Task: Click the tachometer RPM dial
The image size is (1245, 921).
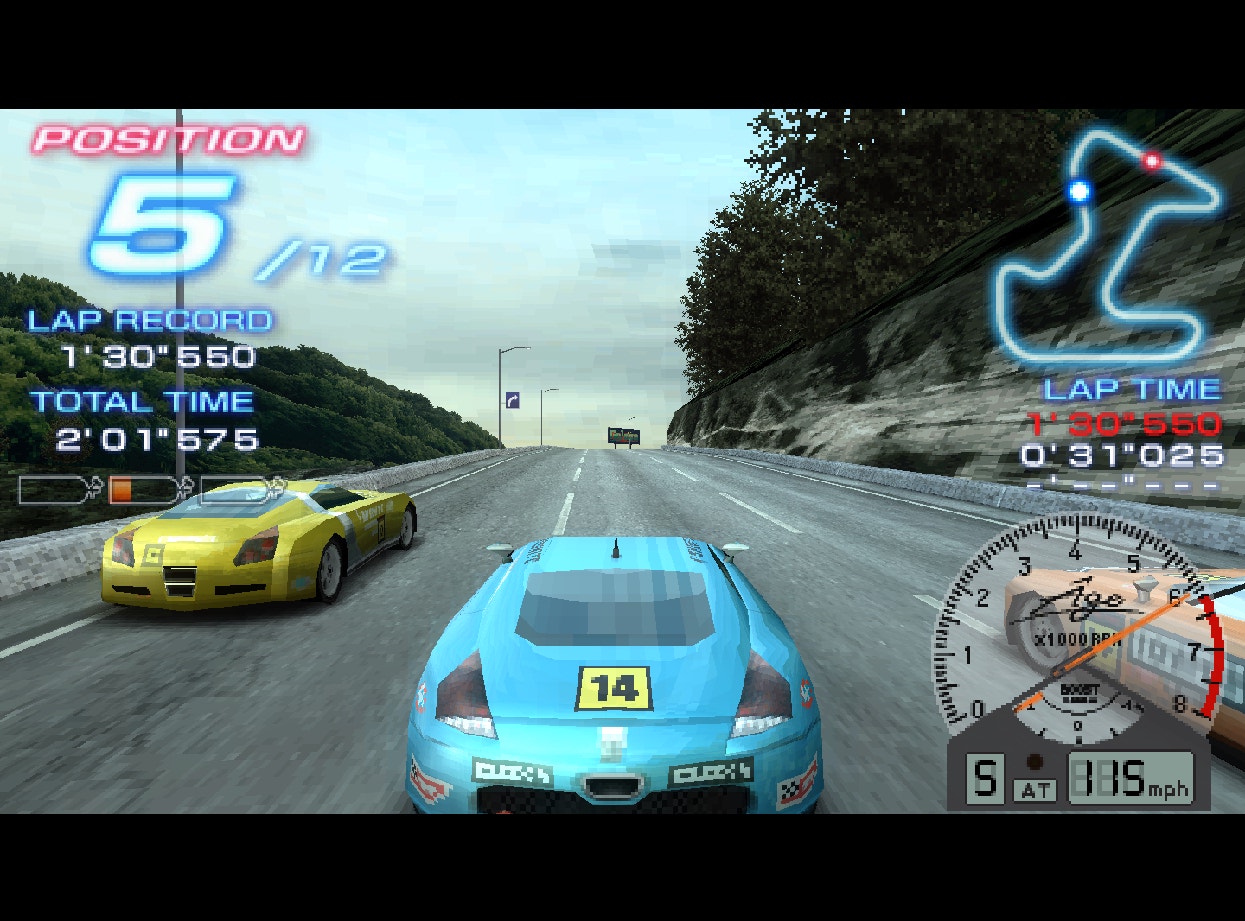Action: point(1075,630)
